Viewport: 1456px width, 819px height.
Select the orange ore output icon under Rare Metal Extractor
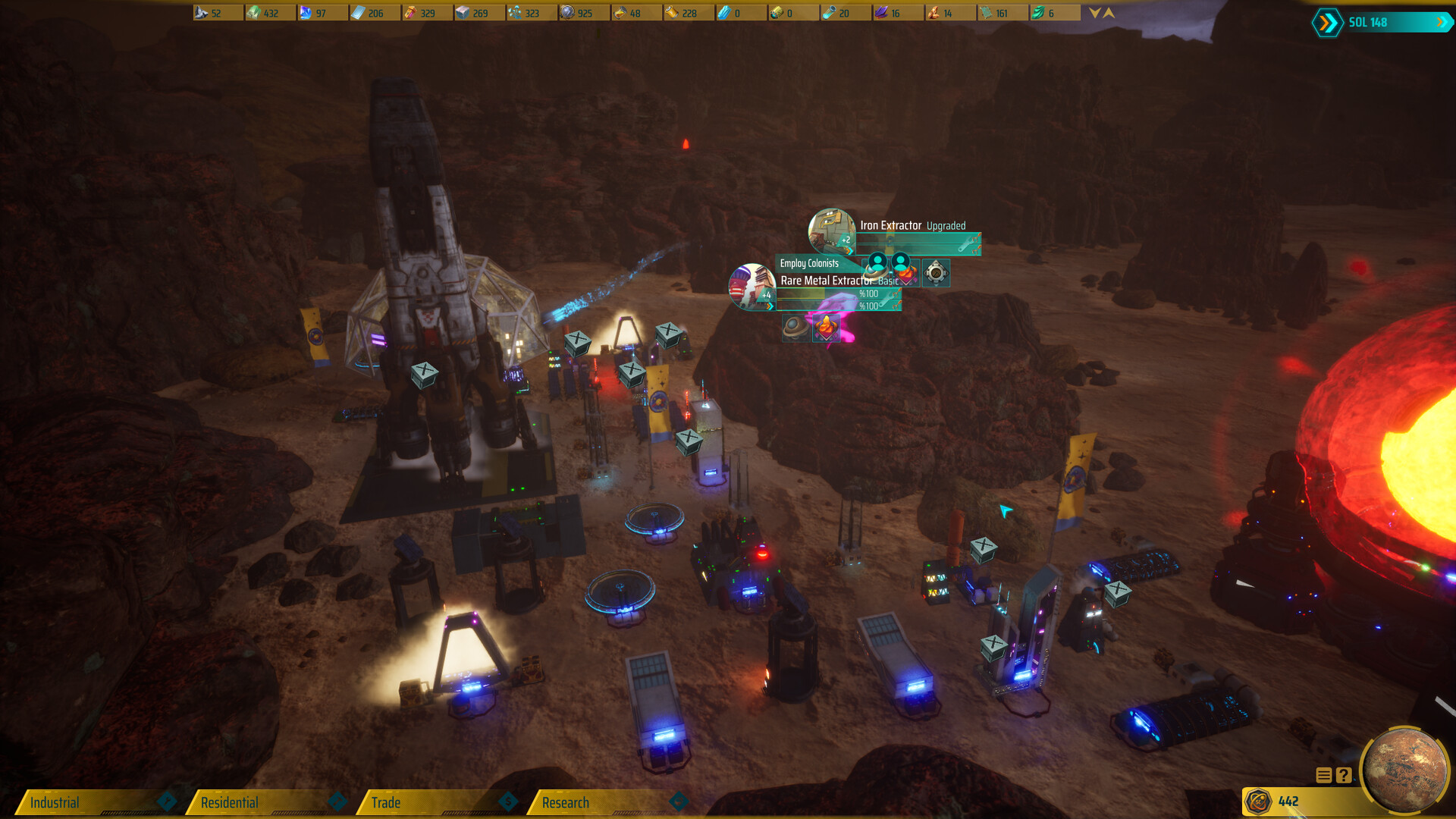tap(827, 329)
